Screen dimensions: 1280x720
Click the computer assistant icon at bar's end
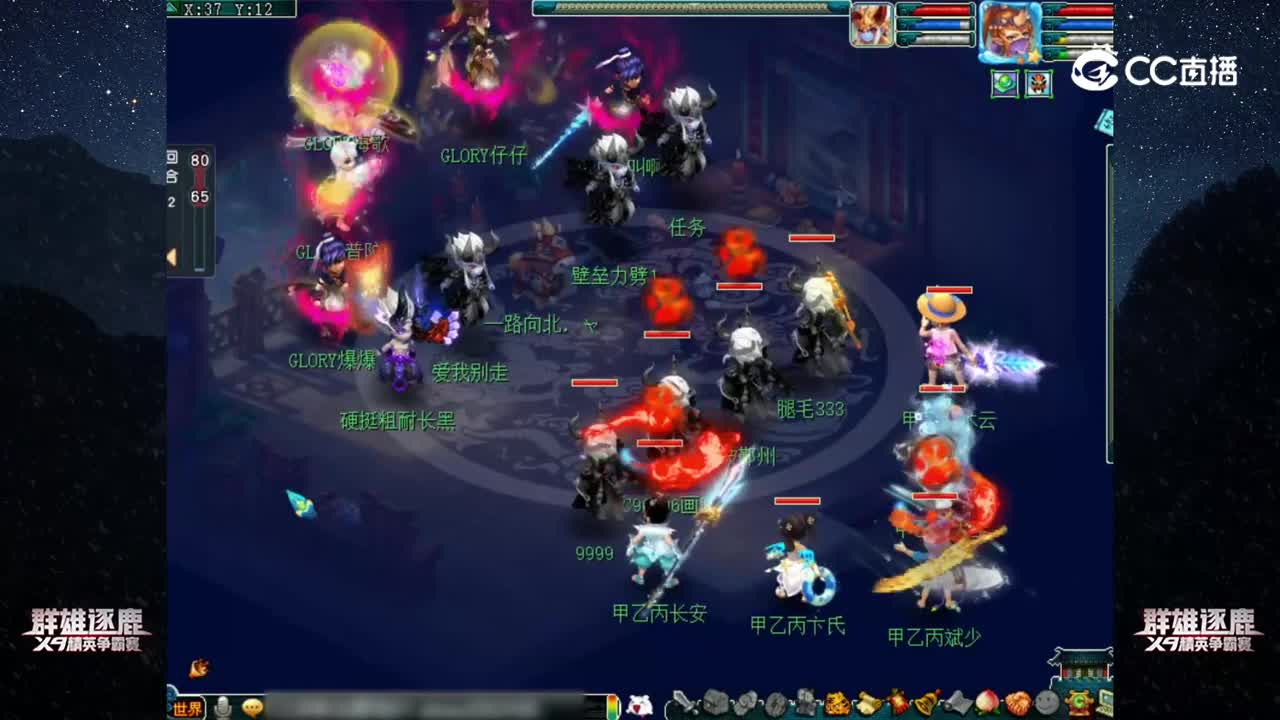(x=1103, y=705)
